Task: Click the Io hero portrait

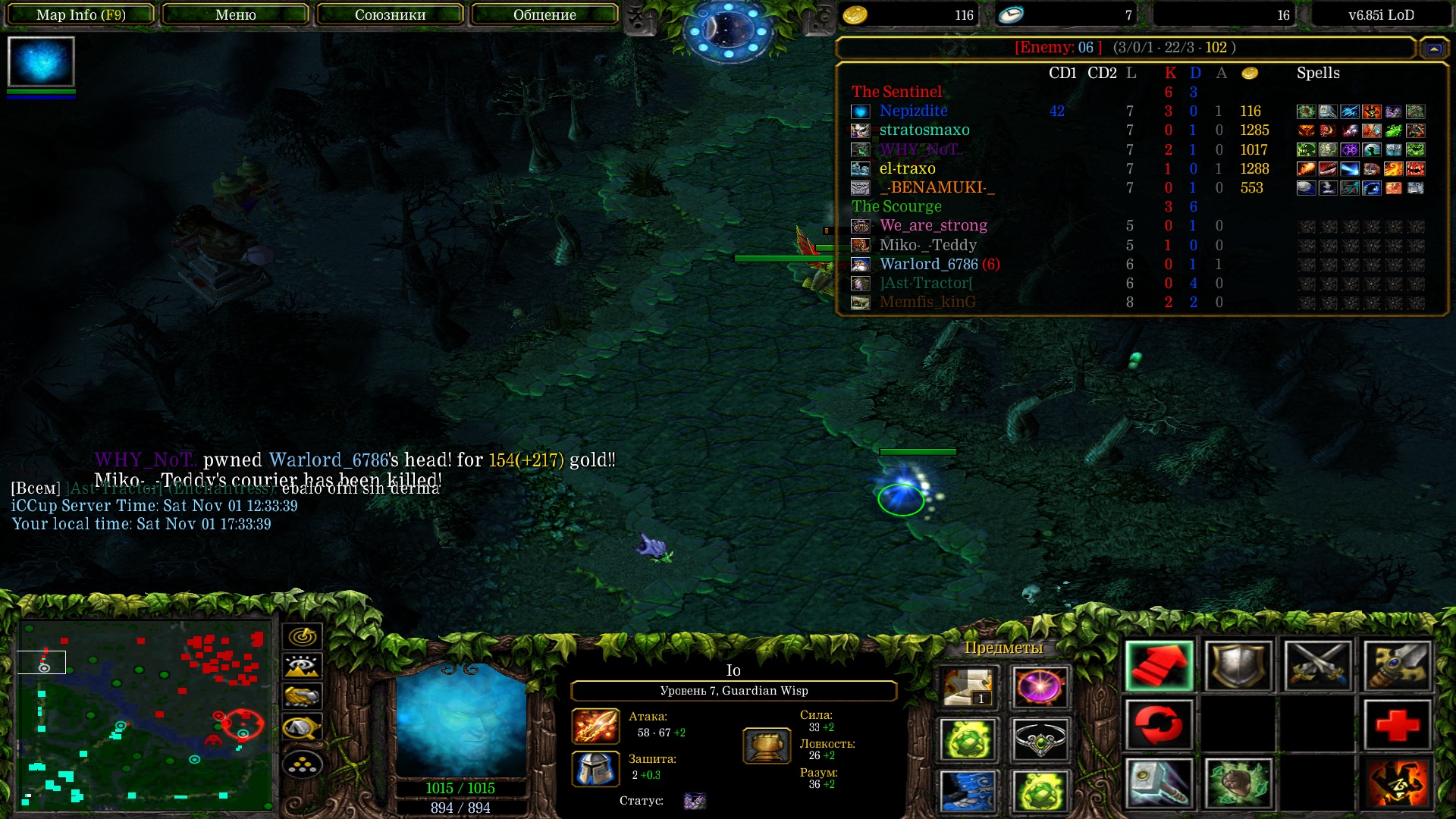Action: 460,720
